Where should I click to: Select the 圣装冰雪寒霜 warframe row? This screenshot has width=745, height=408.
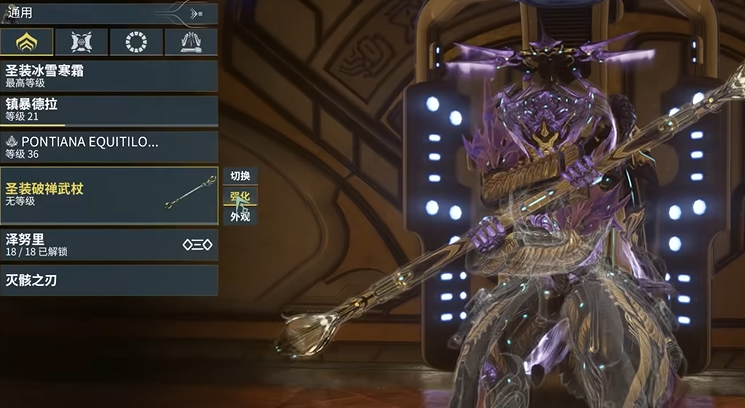point(108,75)
